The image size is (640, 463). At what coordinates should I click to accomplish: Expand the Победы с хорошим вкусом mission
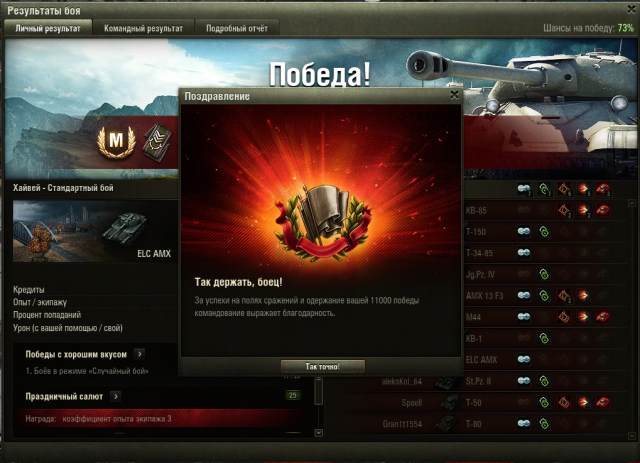[140, 353]
